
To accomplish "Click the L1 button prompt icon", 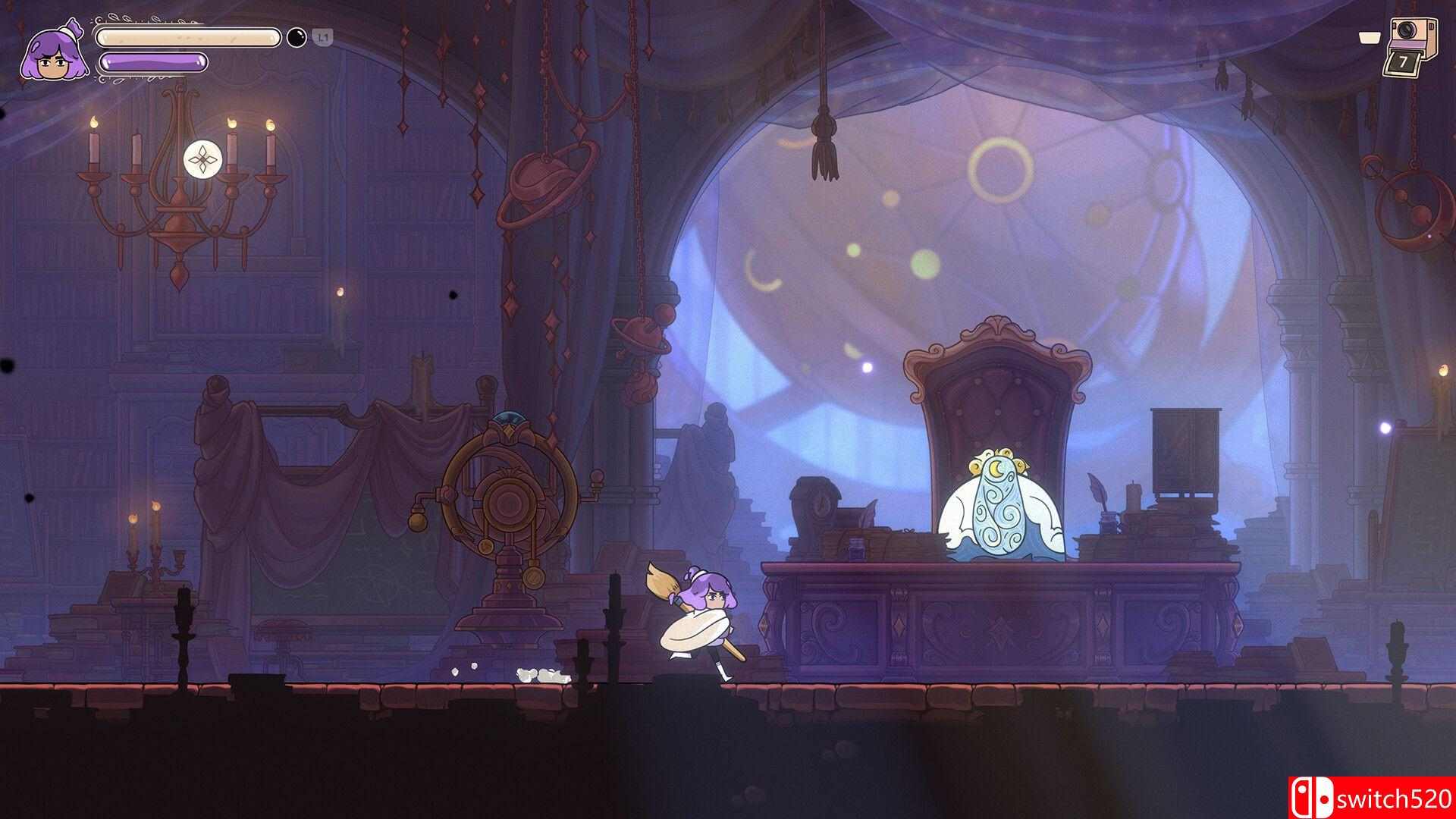I will coord(322,36).
